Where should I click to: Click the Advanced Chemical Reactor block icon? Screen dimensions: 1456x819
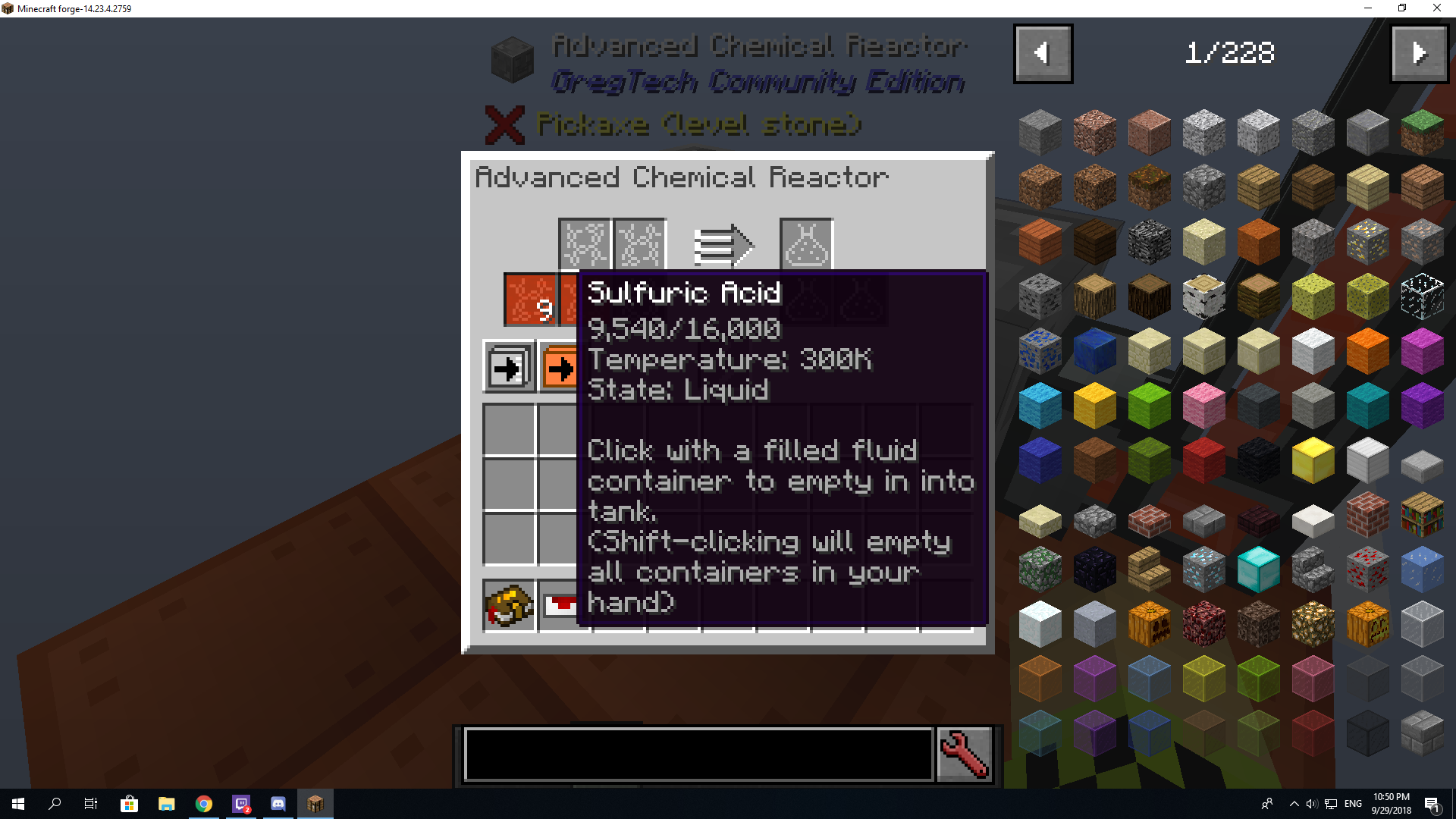tap(513, 61)
